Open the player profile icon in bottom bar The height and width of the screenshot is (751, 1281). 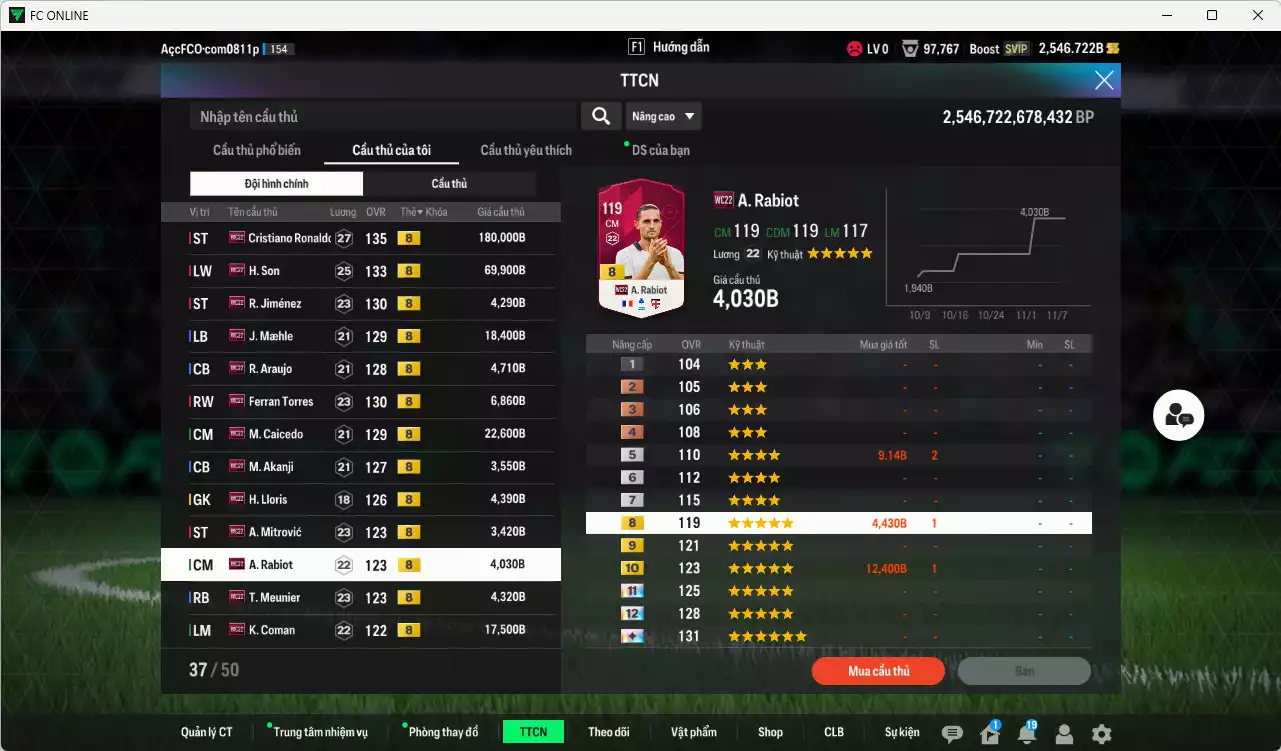point(1064,733)
